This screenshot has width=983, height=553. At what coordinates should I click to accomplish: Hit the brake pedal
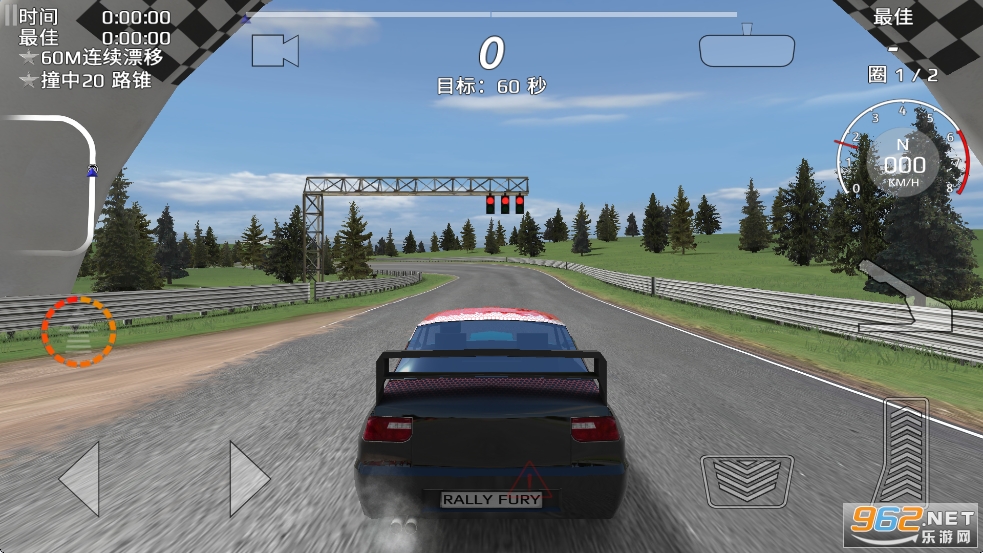tap(747, 481)
